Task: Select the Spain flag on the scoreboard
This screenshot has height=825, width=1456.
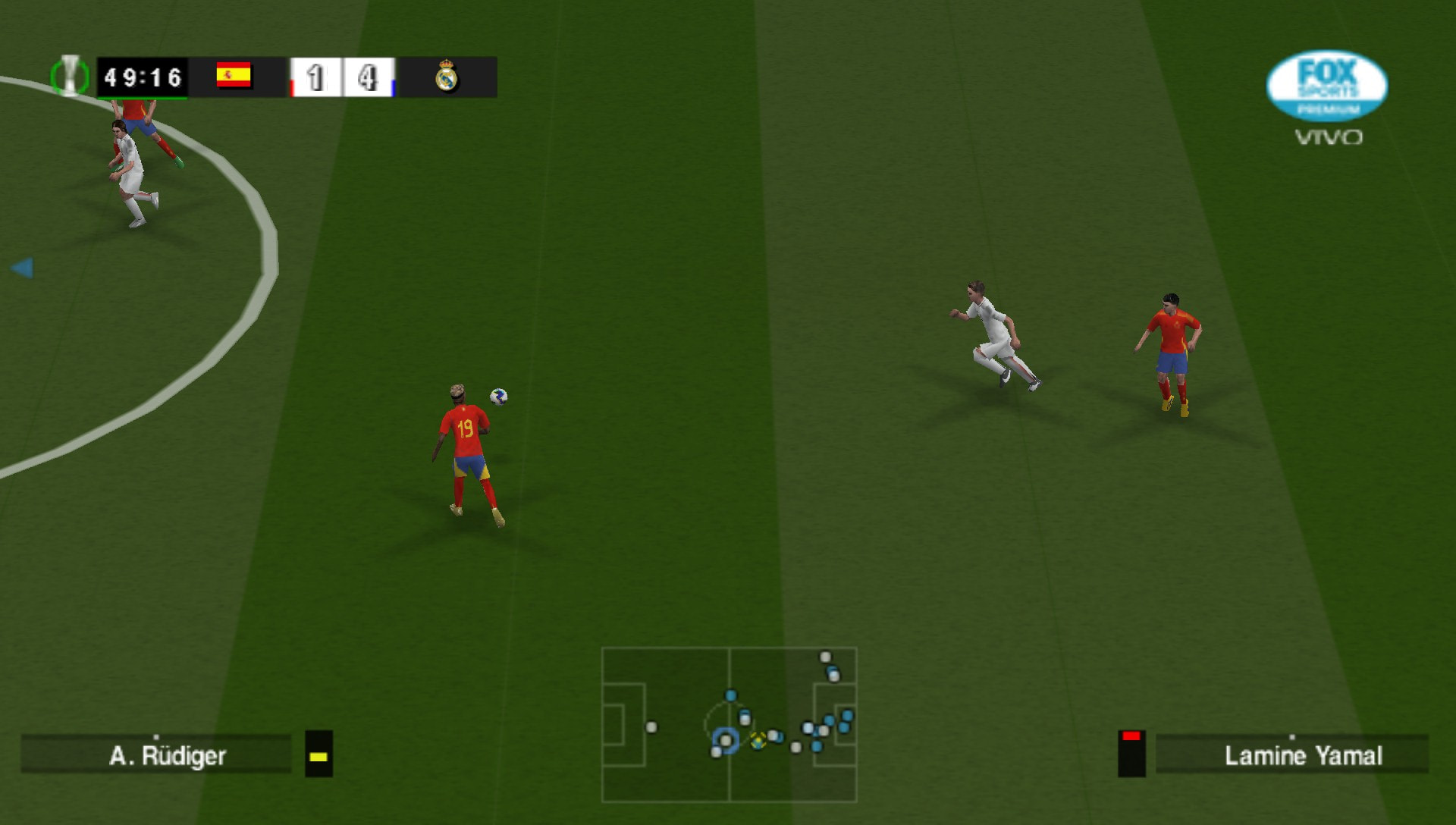Action: coord(234,76)
